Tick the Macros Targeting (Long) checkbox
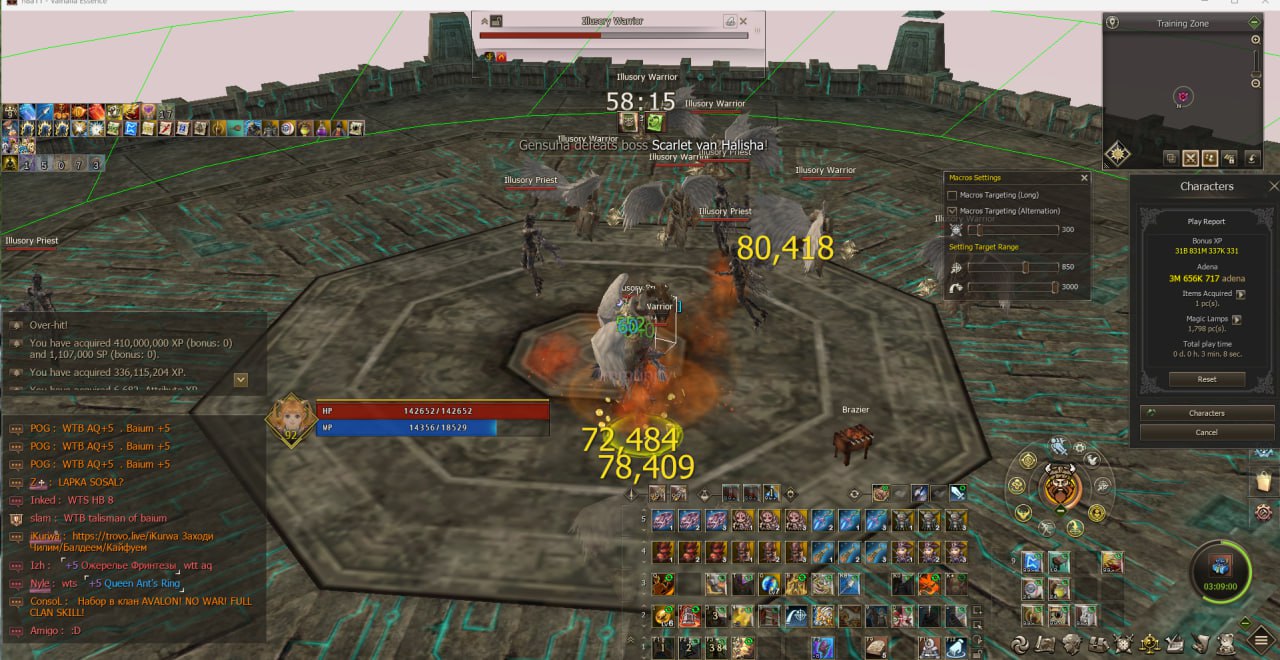The width and height of the screenshot is (1280, 660). (x=952, y=195)
